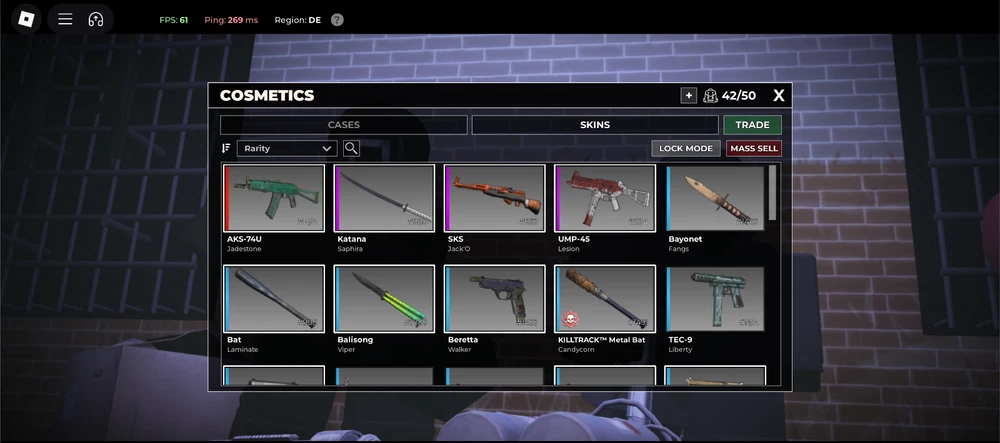This screenshot has height=443, width=1000.
Task: Expand inventory capacity with the plus button
Action: (x=688, y=96)
